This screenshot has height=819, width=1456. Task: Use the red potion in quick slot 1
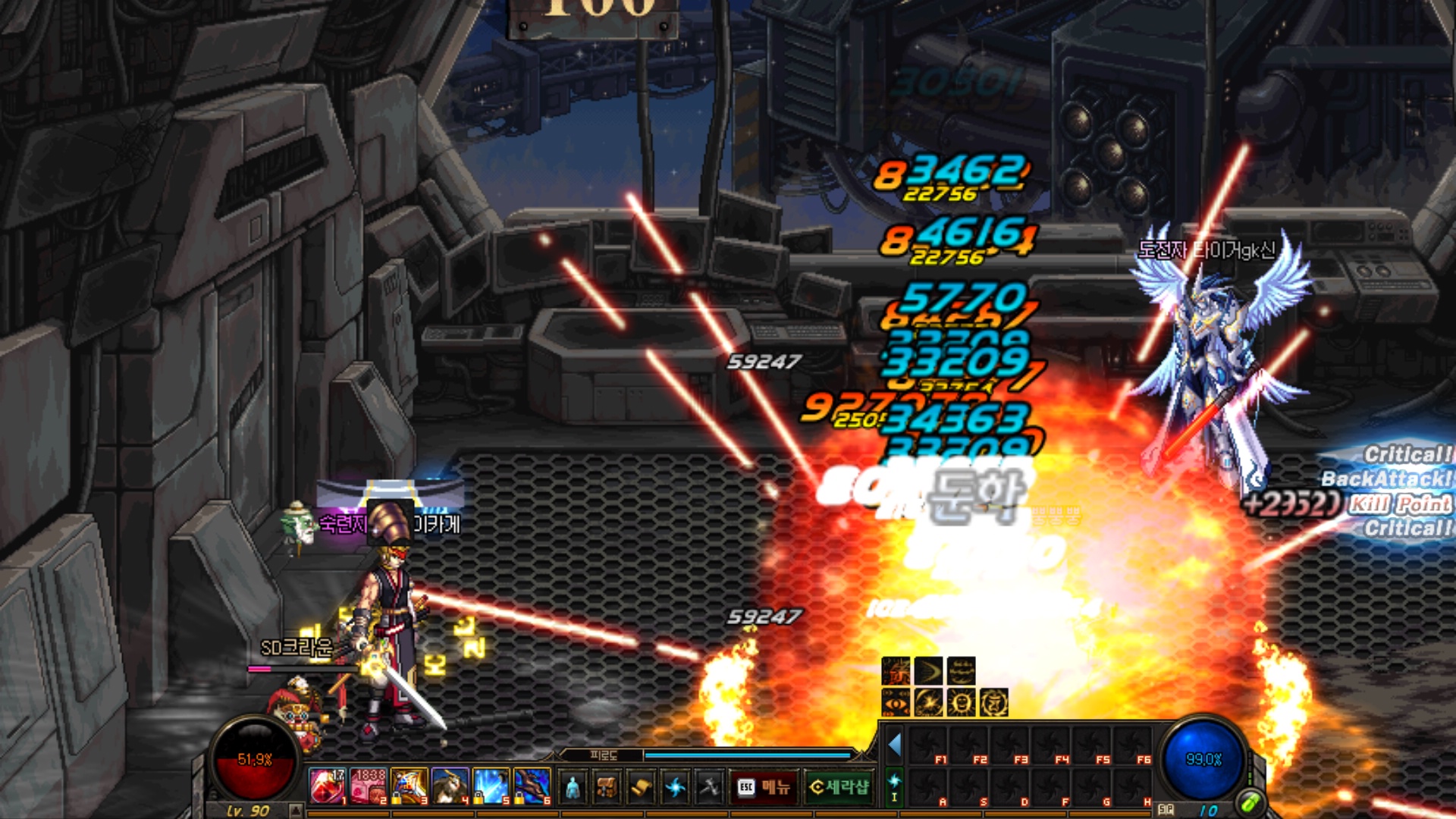328,786
